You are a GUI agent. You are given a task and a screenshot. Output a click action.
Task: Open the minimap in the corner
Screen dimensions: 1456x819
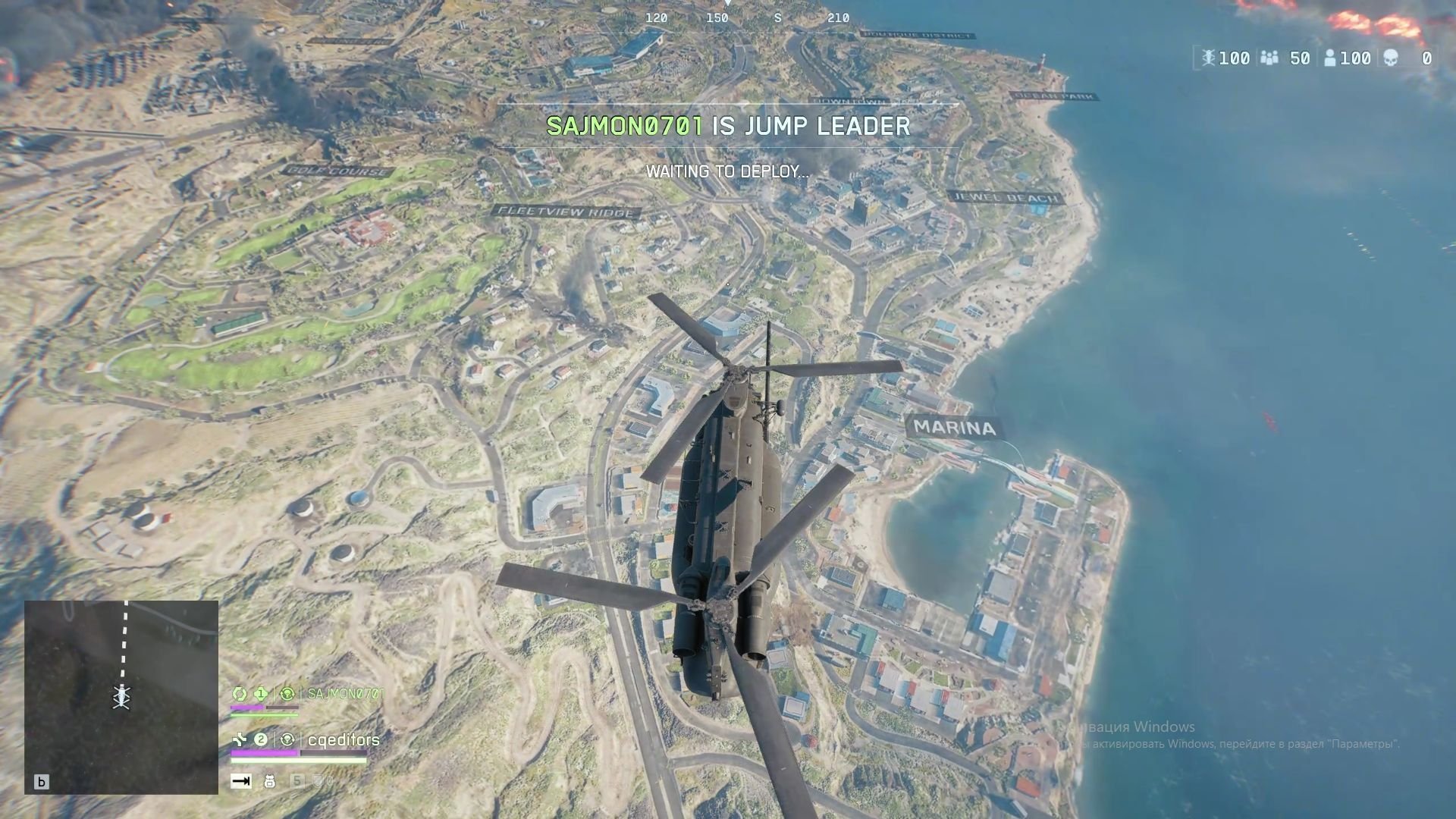click(121, 697)
